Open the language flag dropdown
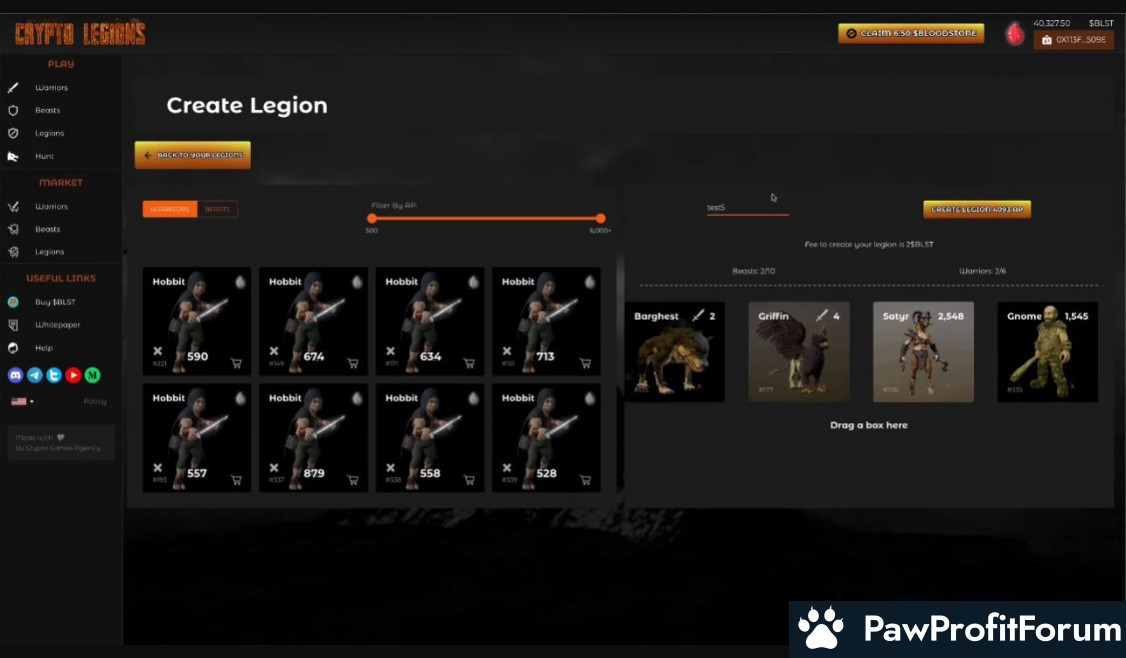Image resolution: width=1126 pixels, height=658 pixels. pos(21,401)
